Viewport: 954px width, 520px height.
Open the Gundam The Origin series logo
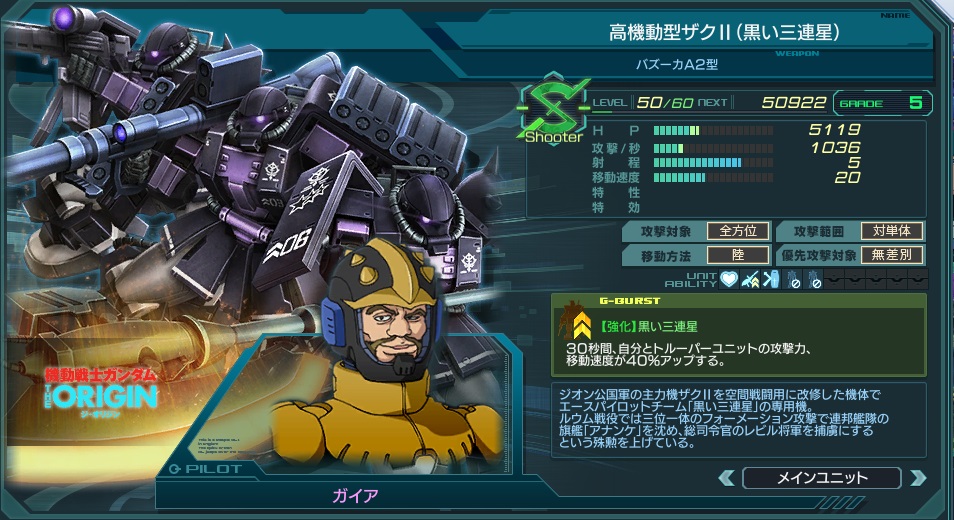tap(98, 385)
